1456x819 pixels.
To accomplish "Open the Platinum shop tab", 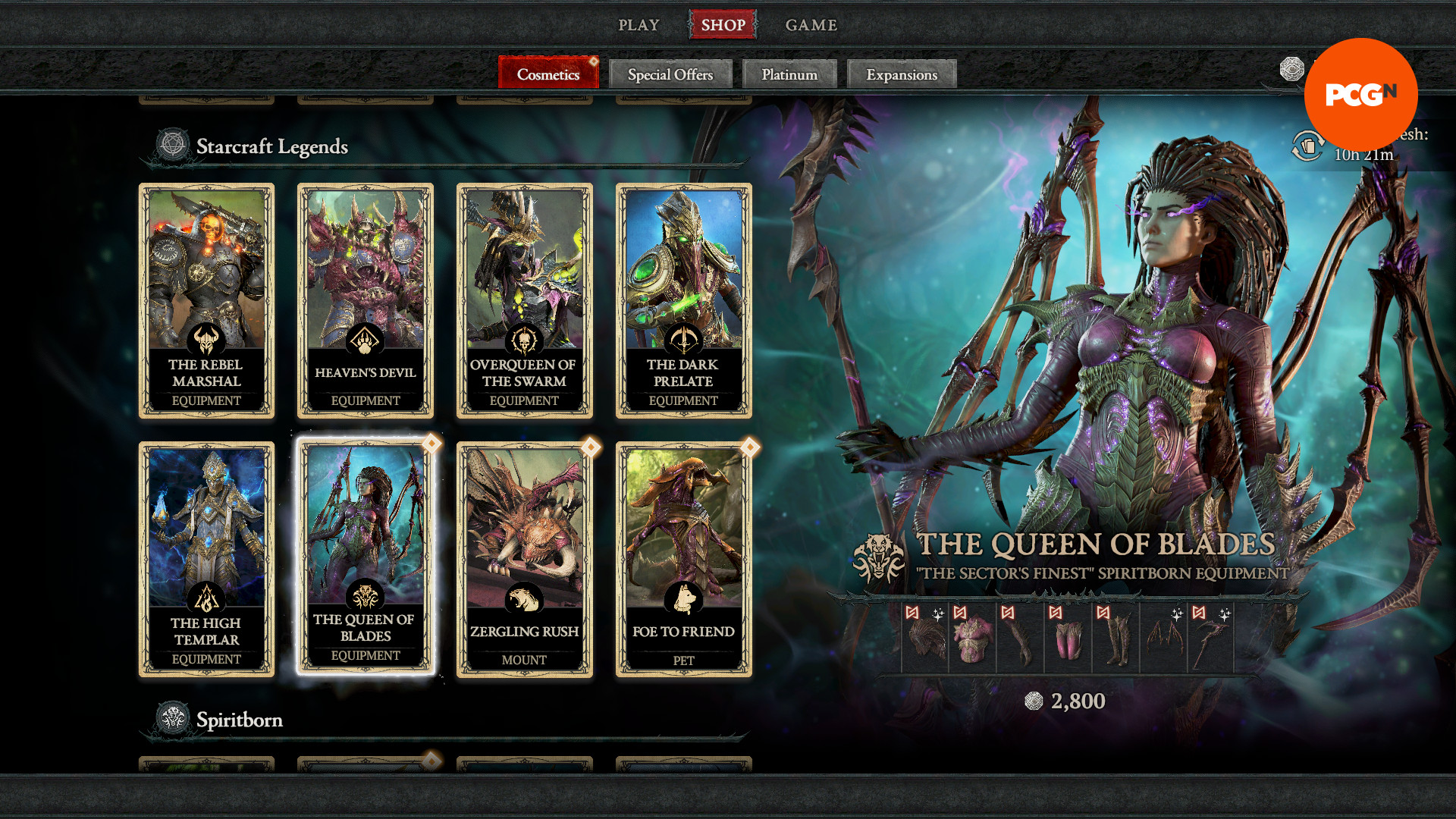I will point(789,74).
